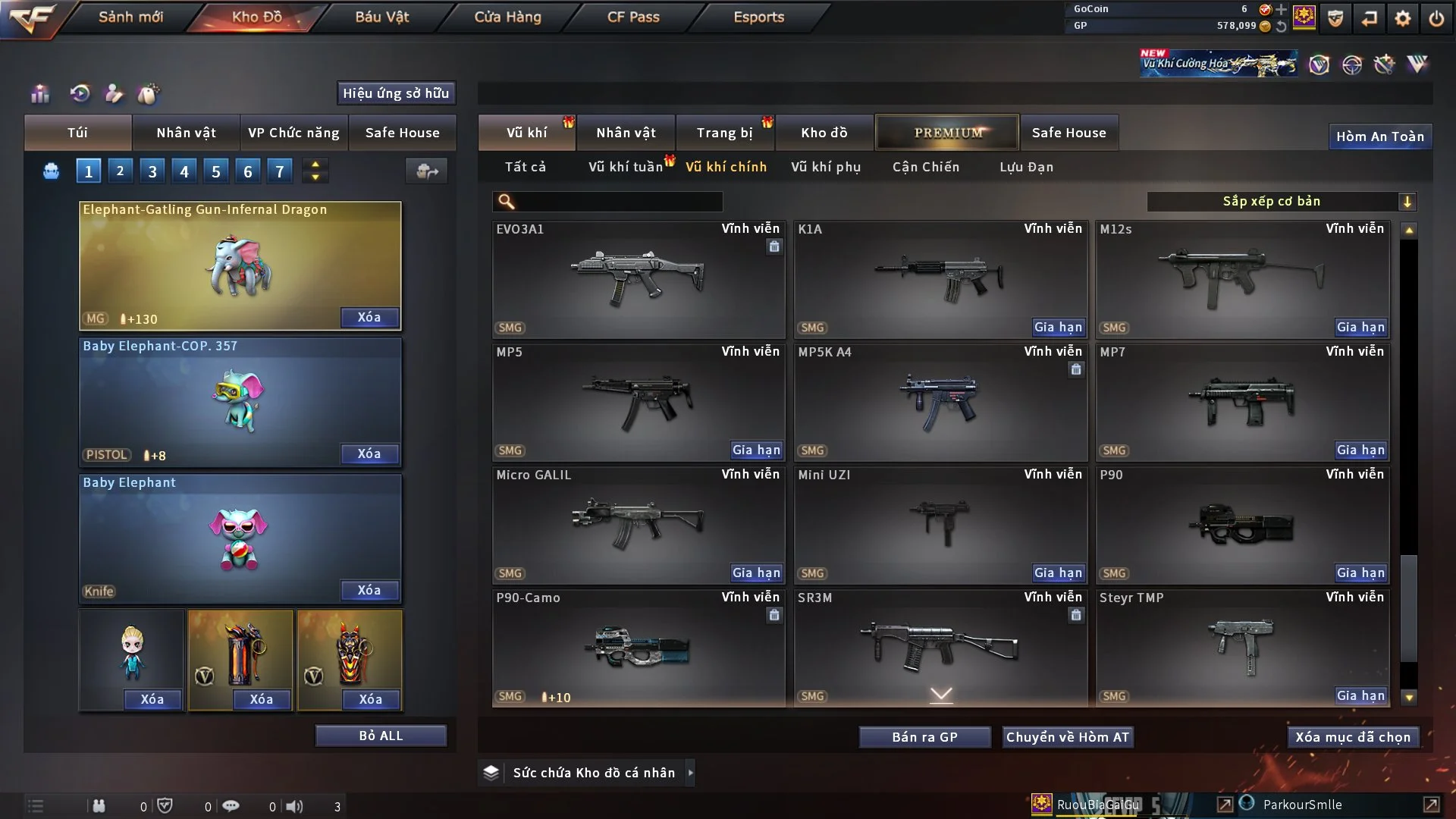Delete selected items via Xóa mục đã chọn
Viewport: 1456px width, 819px height.
(x=1353, y=737)
